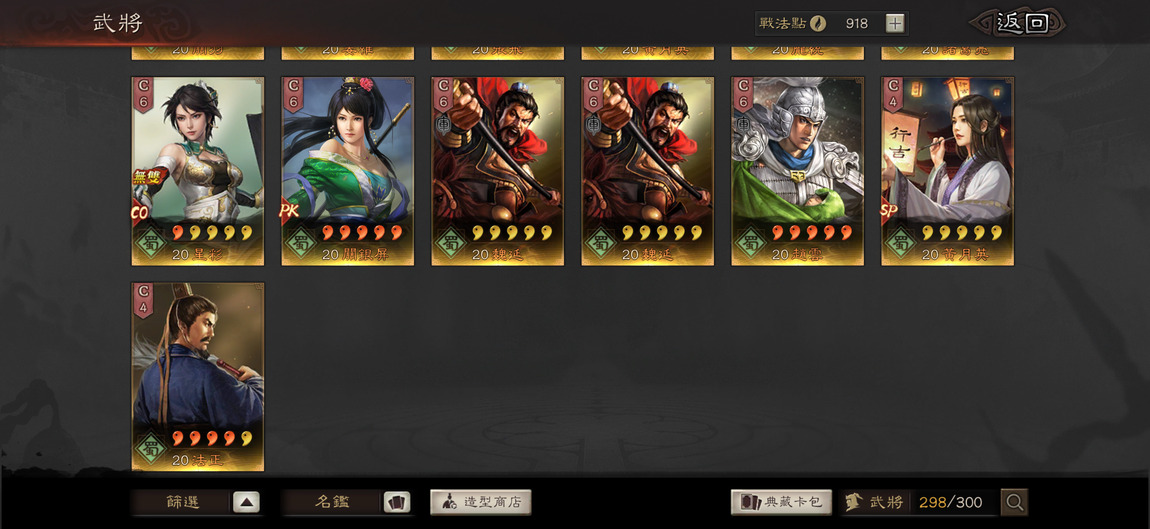Expand the 篩選 filter arrow
The width and height of the screenshot is (1150, 529).
(246, 502)
